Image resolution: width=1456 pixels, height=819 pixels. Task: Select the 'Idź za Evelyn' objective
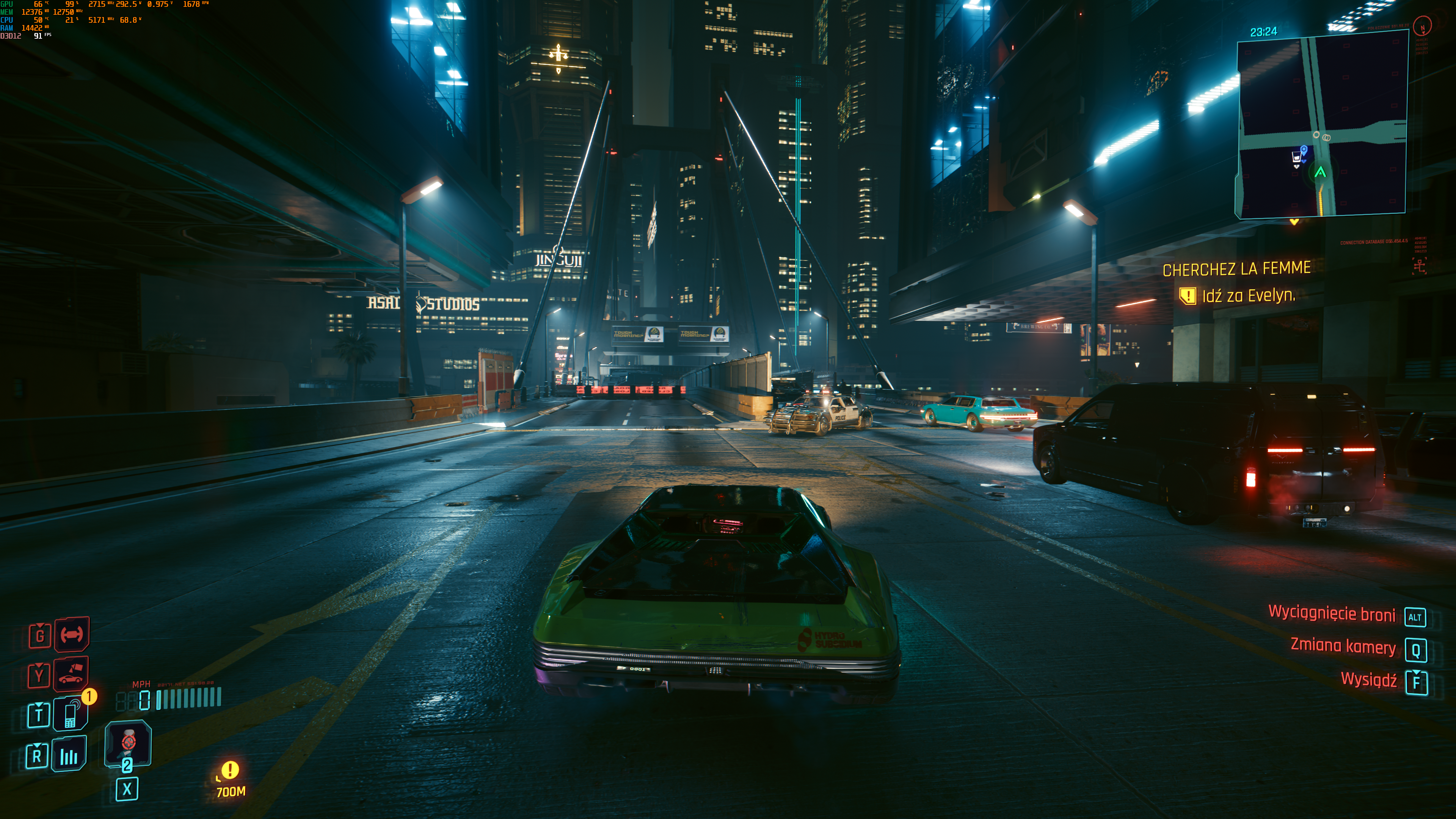coord(1248,296)
